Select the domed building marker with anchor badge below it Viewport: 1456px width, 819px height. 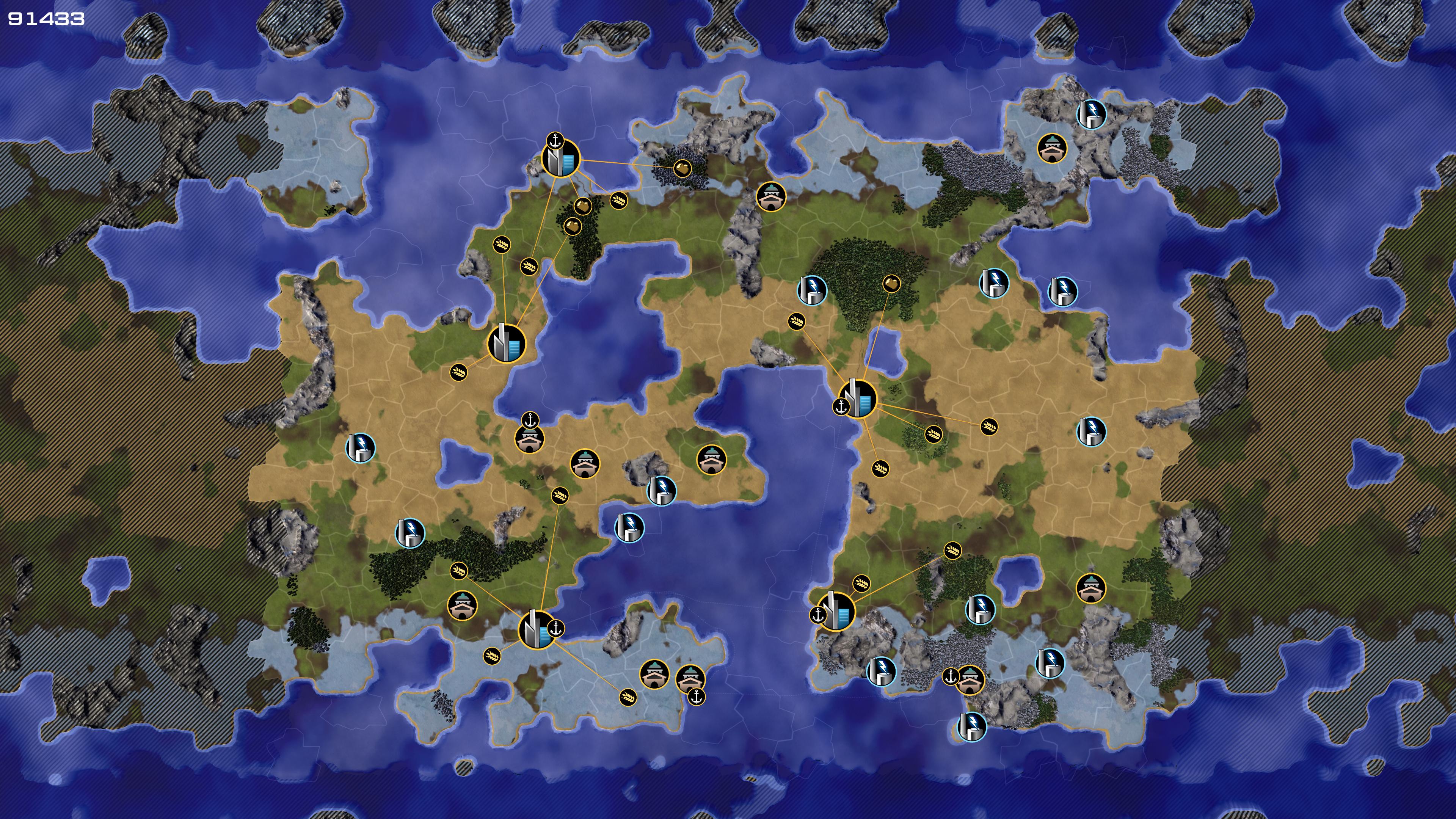690,678
